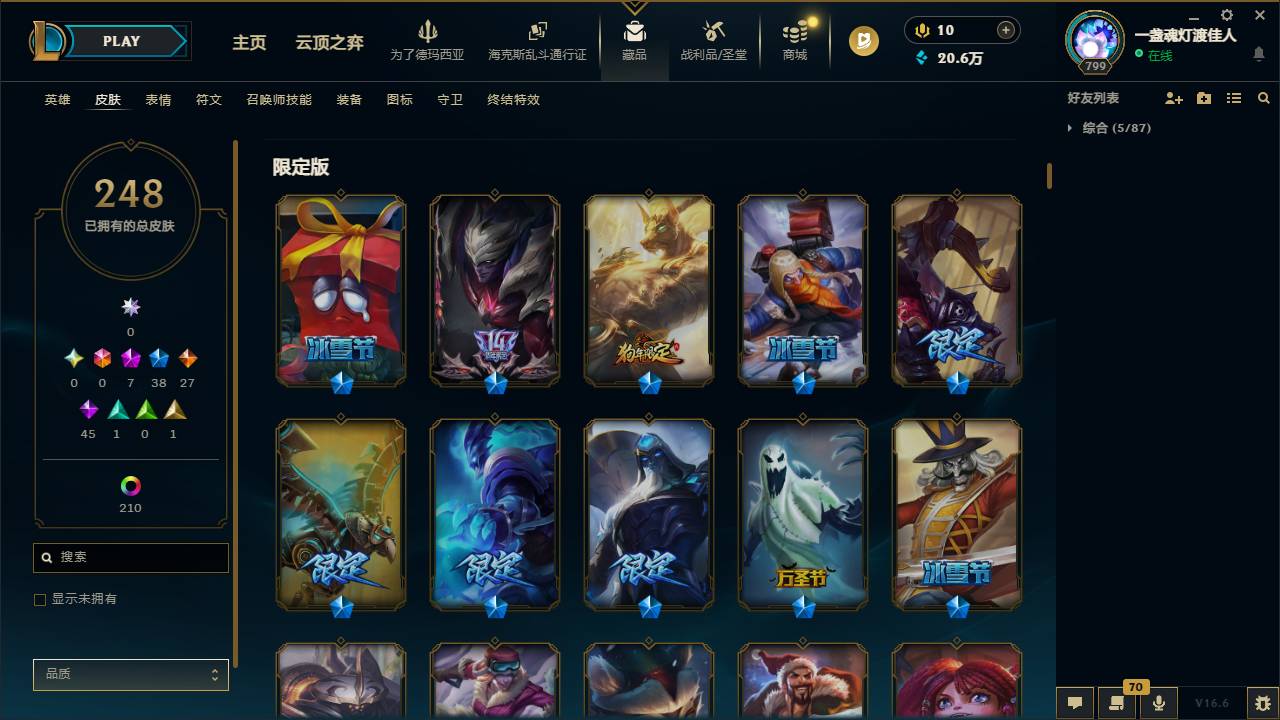This screenshot has width=1280, height=720.
Task: Toggle the 显示未拥有 checkbox
Action: (x=40, y=599)
